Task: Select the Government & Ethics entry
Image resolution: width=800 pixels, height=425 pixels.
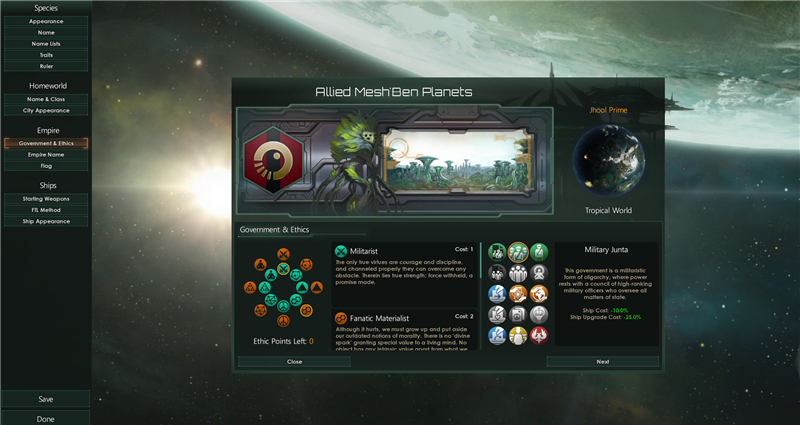Action: click(x=46, y=143)
